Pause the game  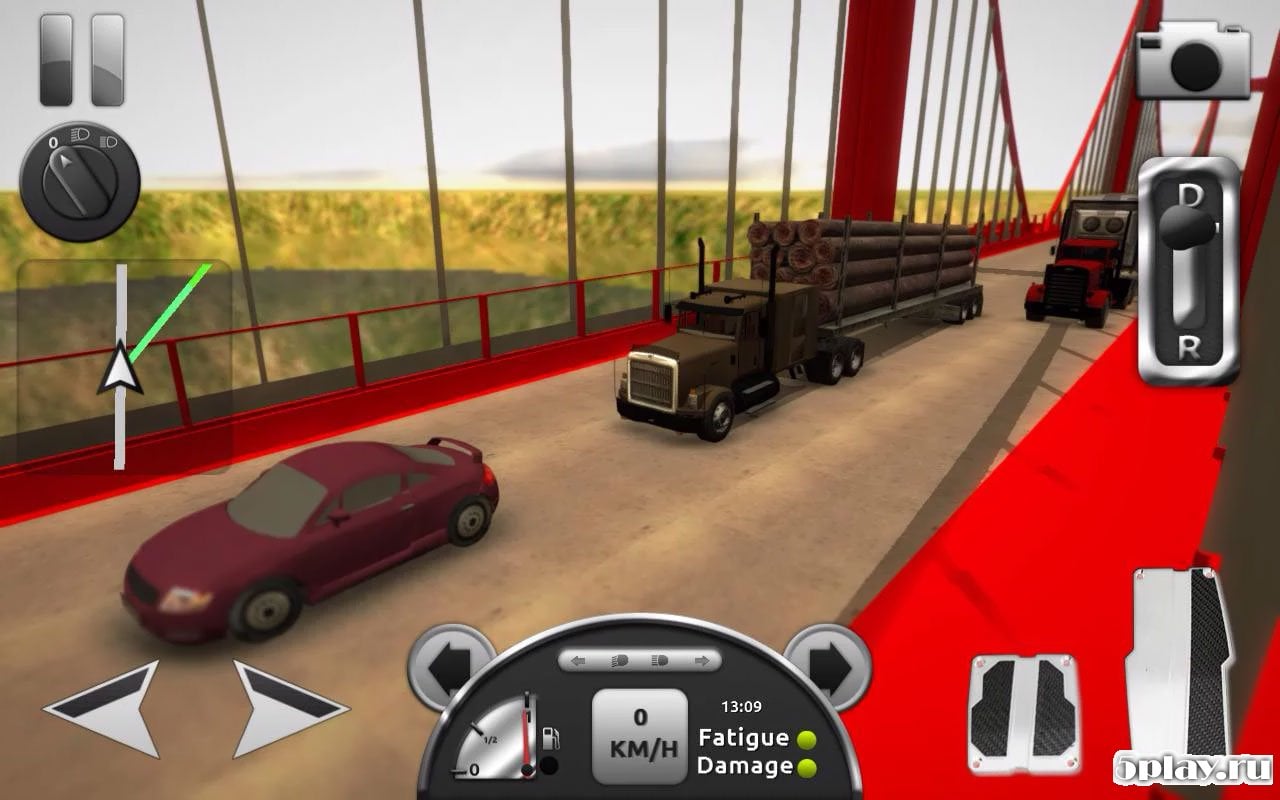pos(81,60)
